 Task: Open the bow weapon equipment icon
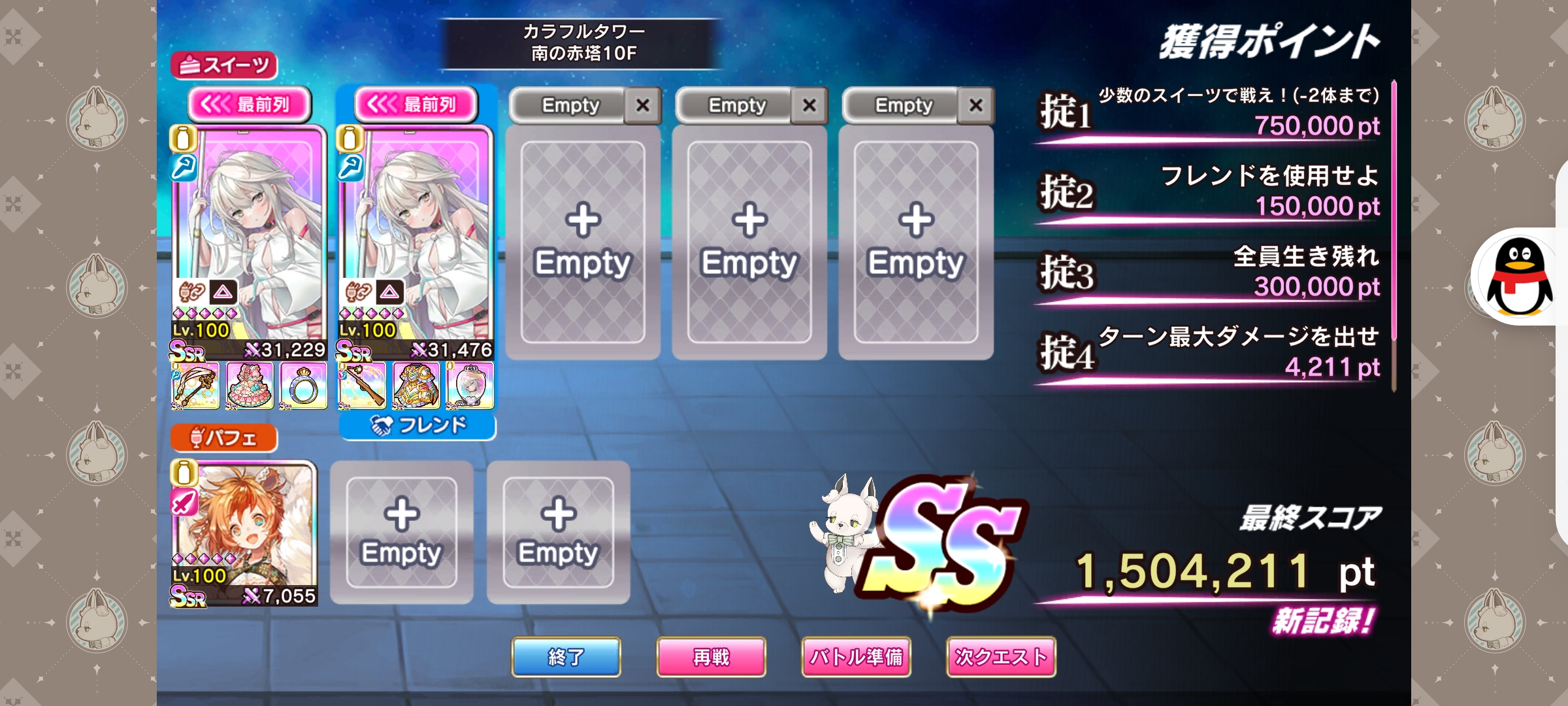(195, 386)
